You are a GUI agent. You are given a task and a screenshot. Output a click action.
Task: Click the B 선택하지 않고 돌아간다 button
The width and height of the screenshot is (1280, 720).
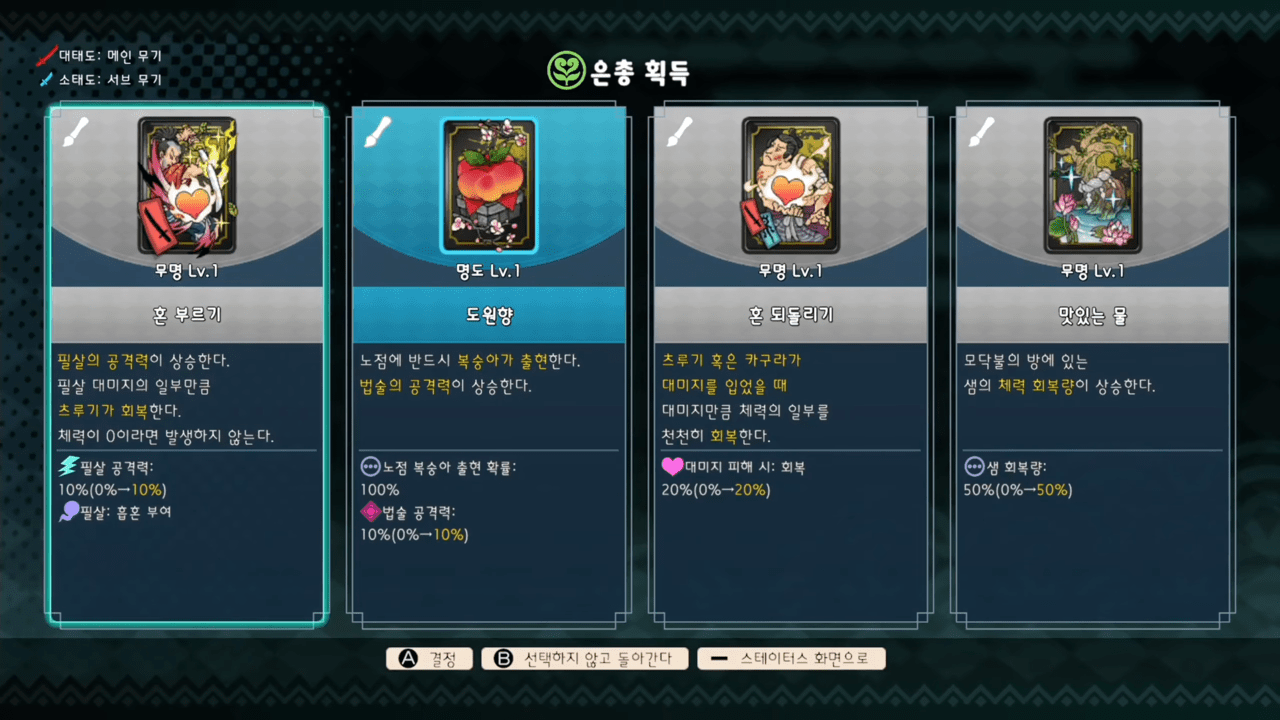583,658
